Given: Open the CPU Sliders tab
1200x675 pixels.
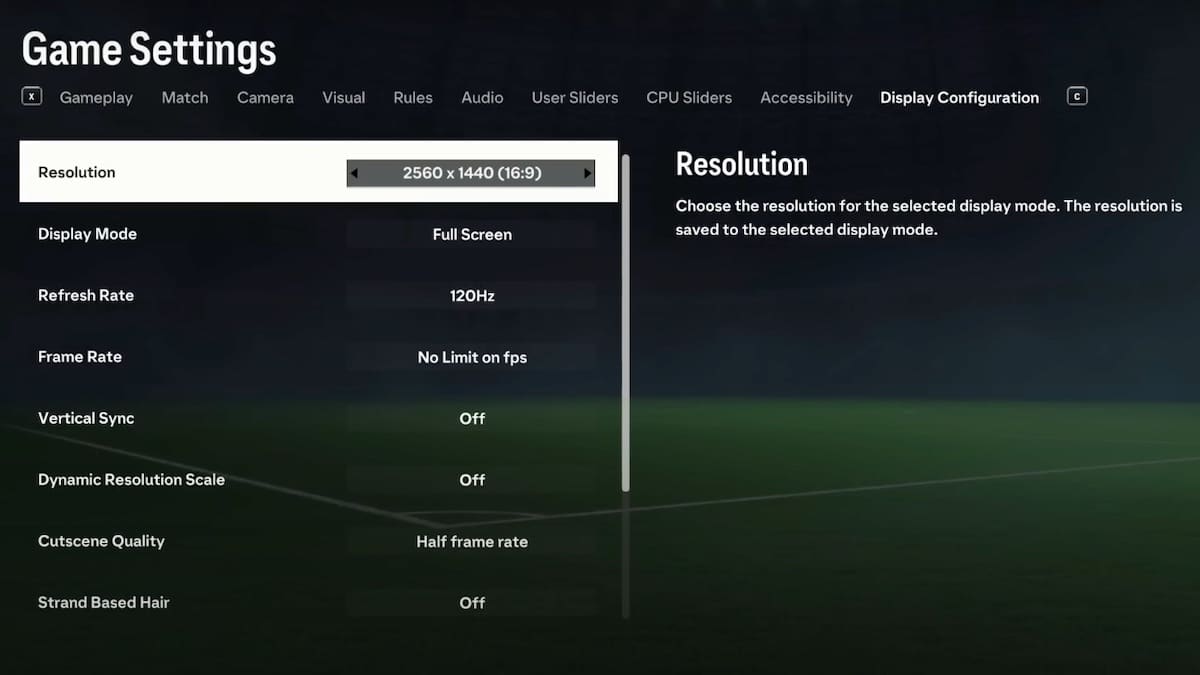Looking at the screenshot, I should pos(689,98).
